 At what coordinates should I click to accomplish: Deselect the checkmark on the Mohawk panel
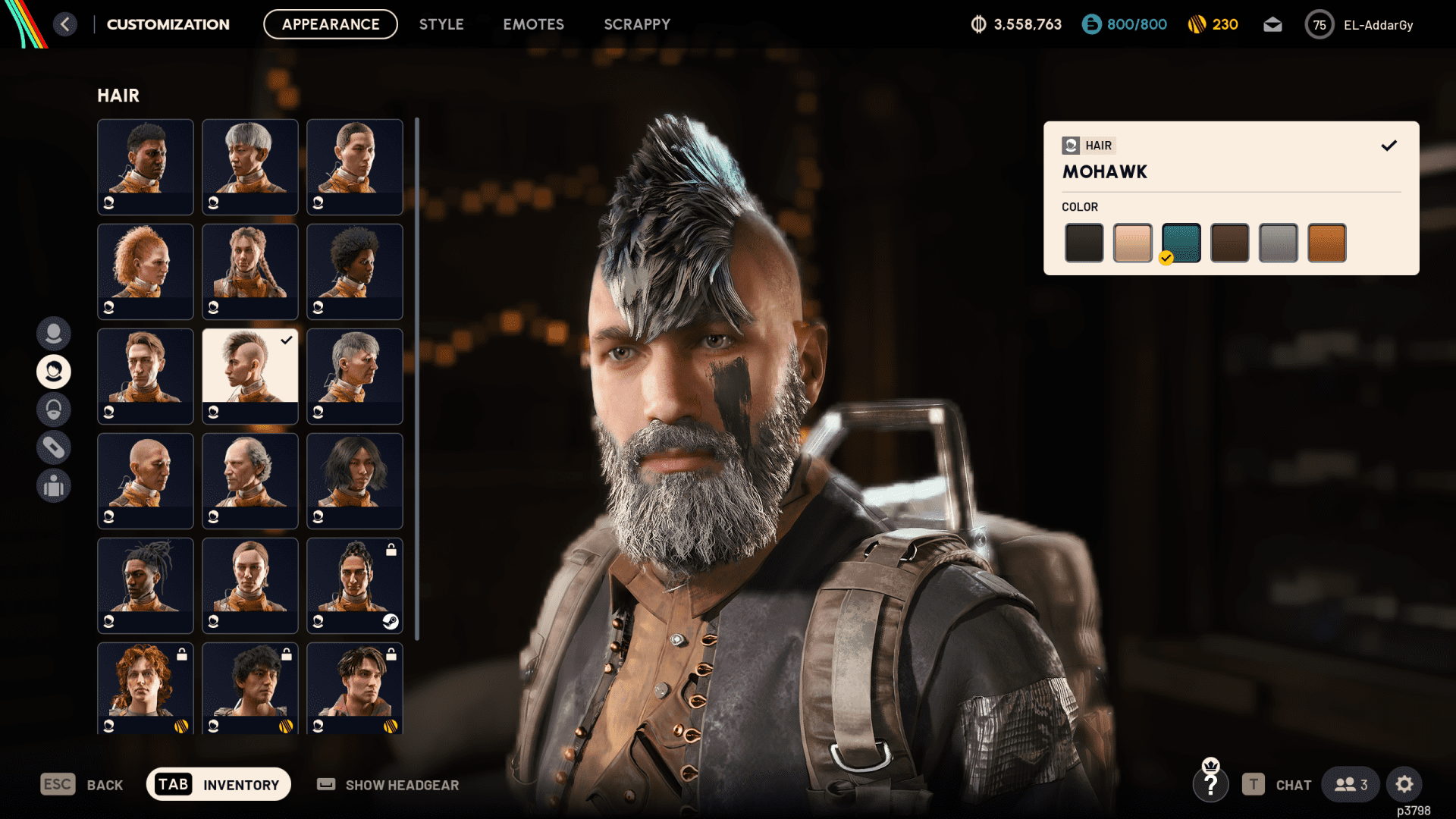tap(1390, 145)
